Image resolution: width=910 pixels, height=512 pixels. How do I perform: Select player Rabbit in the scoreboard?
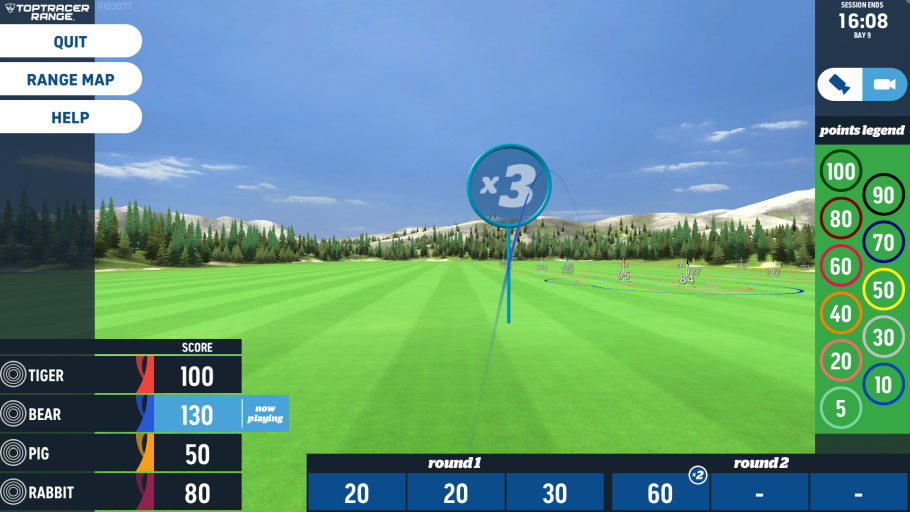(120, 493)
